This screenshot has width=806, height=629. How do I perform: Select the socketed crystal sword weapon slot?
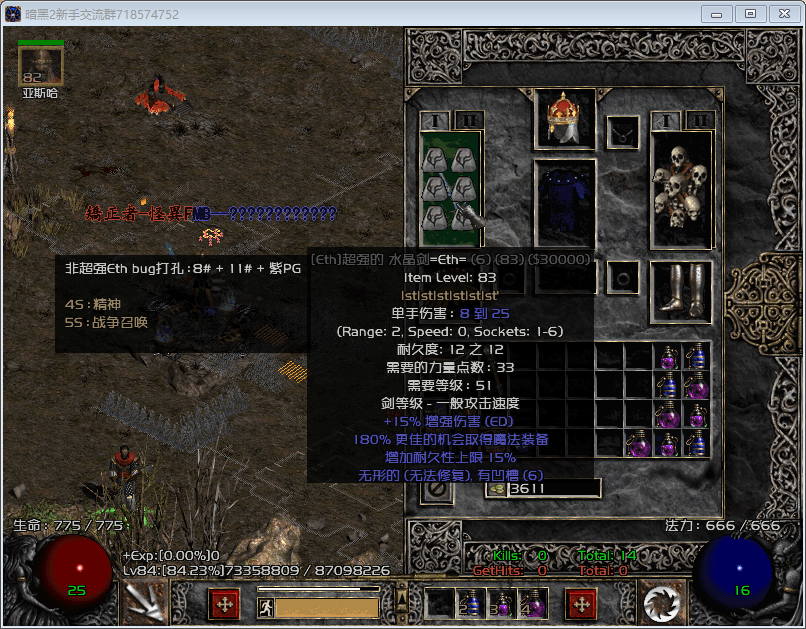click(x=452, y=188)
